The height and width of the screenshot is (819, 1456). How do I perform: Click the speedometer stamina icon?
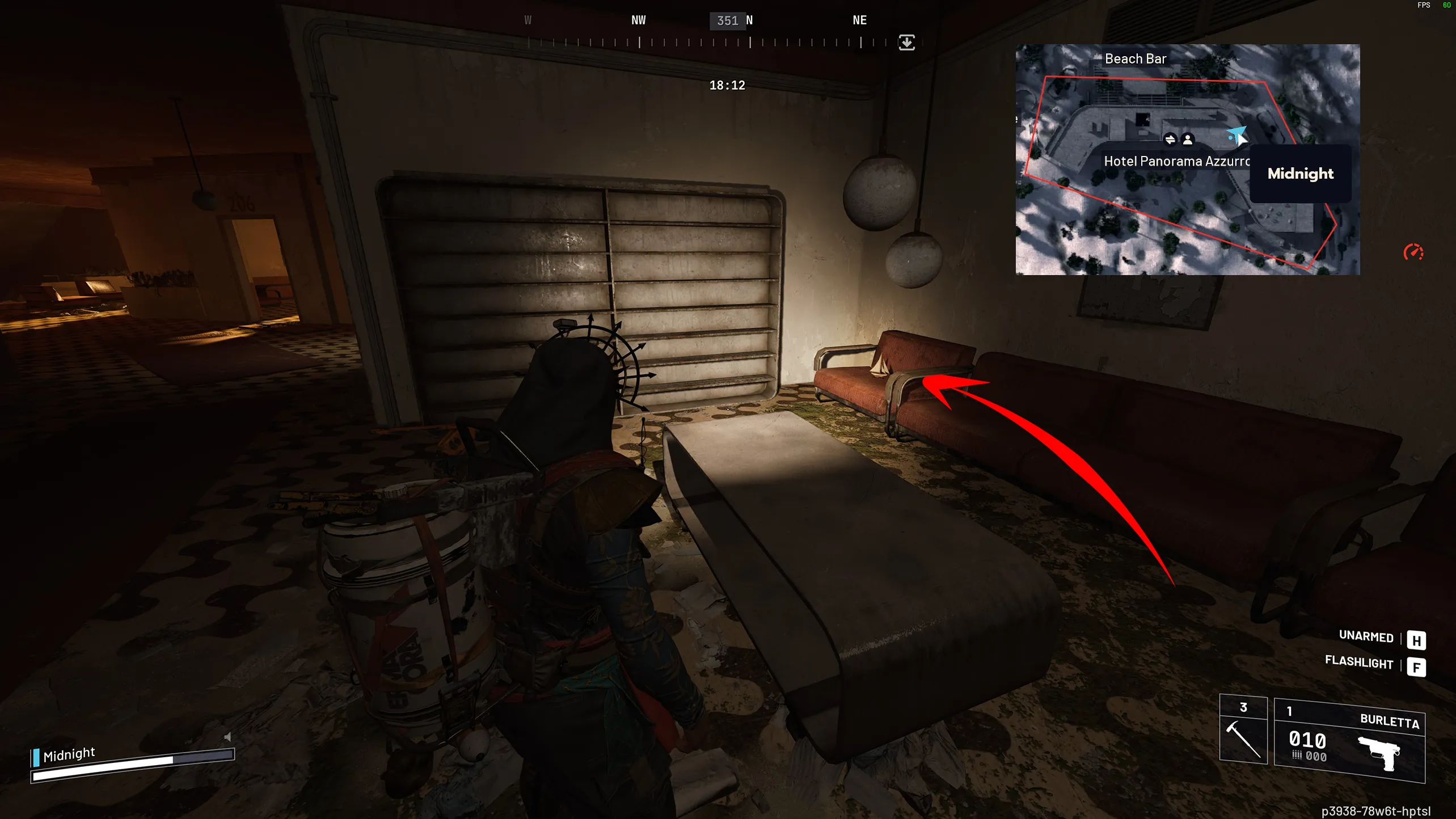point(1413,251)
